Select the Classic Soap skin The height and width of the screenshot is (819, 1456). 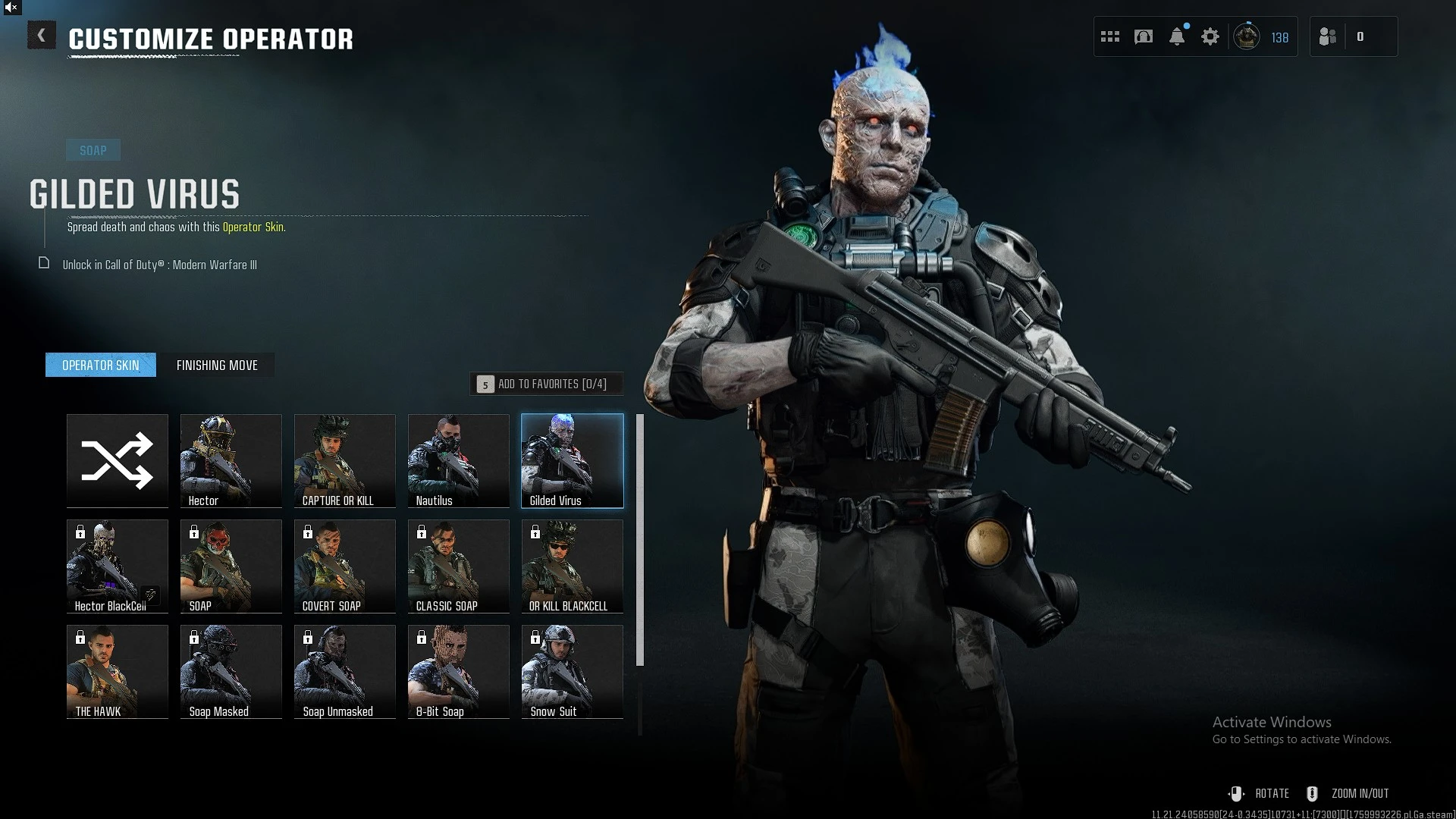coord(459,566)
